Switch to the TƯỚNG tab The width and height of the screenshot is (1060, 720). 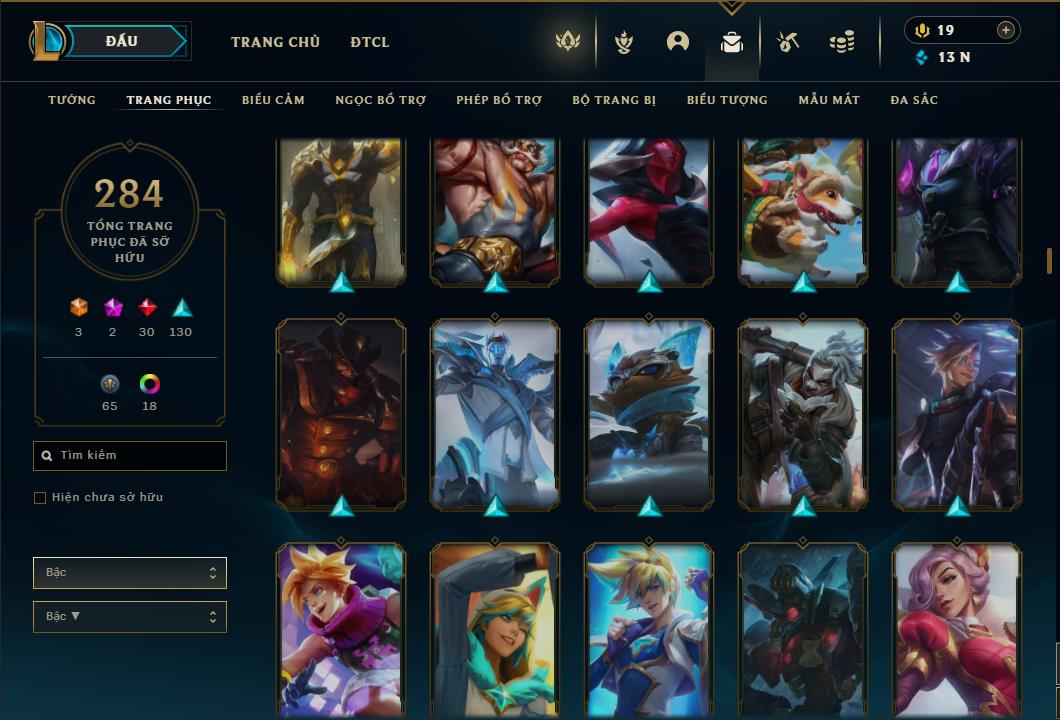(72, 100)
